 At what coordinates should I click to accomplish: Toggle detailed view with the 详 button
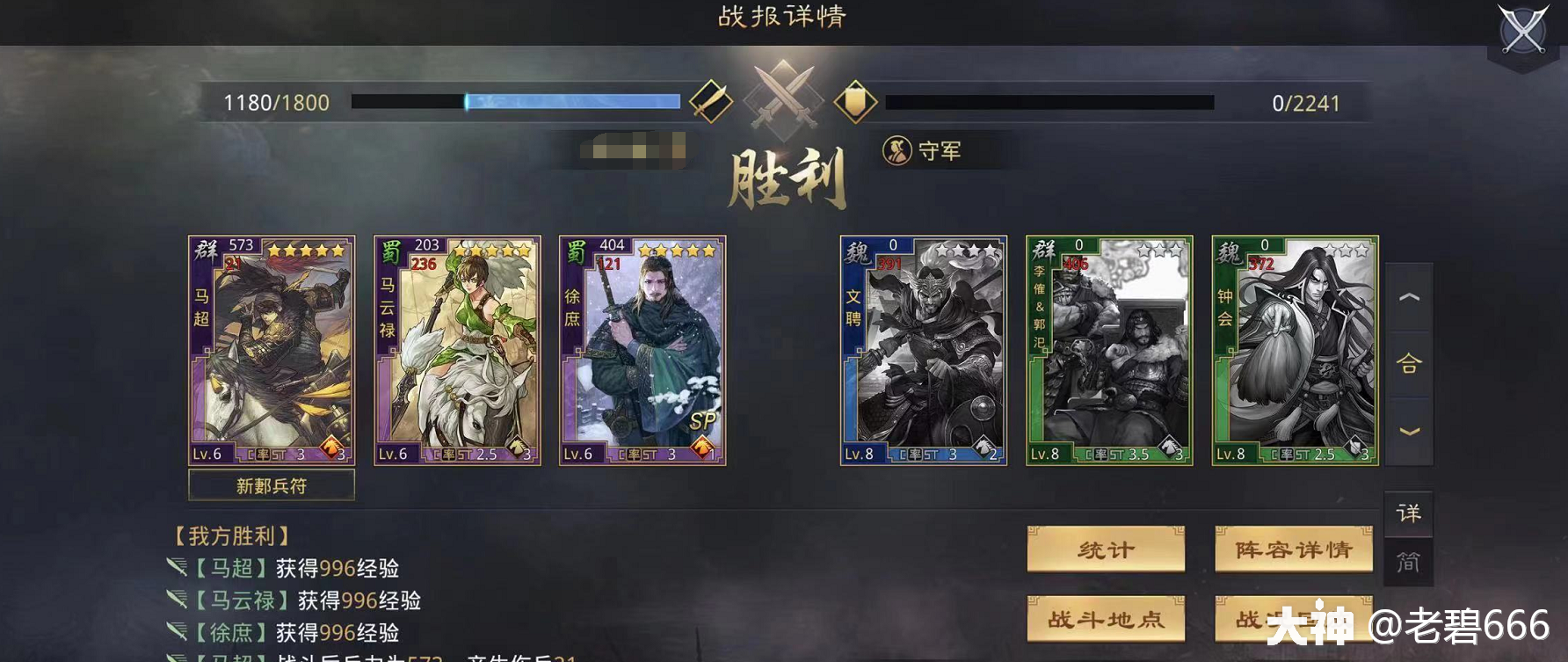coord(1411,514)
